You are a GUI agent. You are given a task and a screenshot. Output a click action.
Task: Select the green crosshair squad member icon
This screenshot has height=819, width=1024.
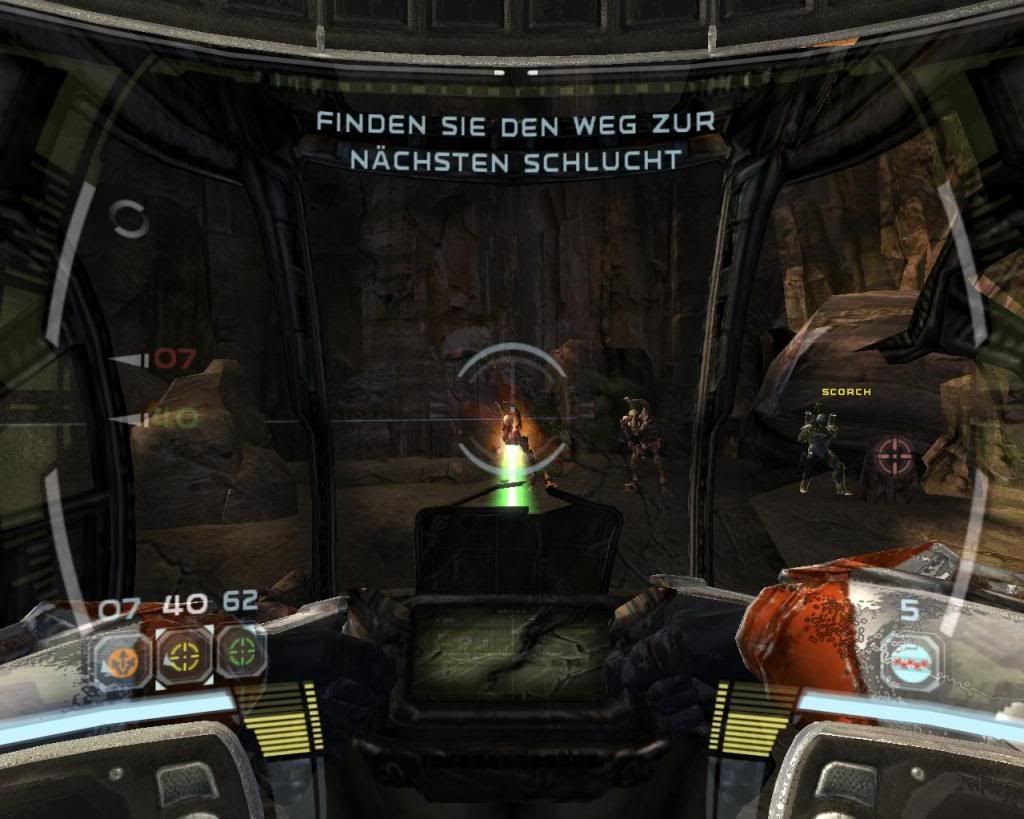click(241, 650)
